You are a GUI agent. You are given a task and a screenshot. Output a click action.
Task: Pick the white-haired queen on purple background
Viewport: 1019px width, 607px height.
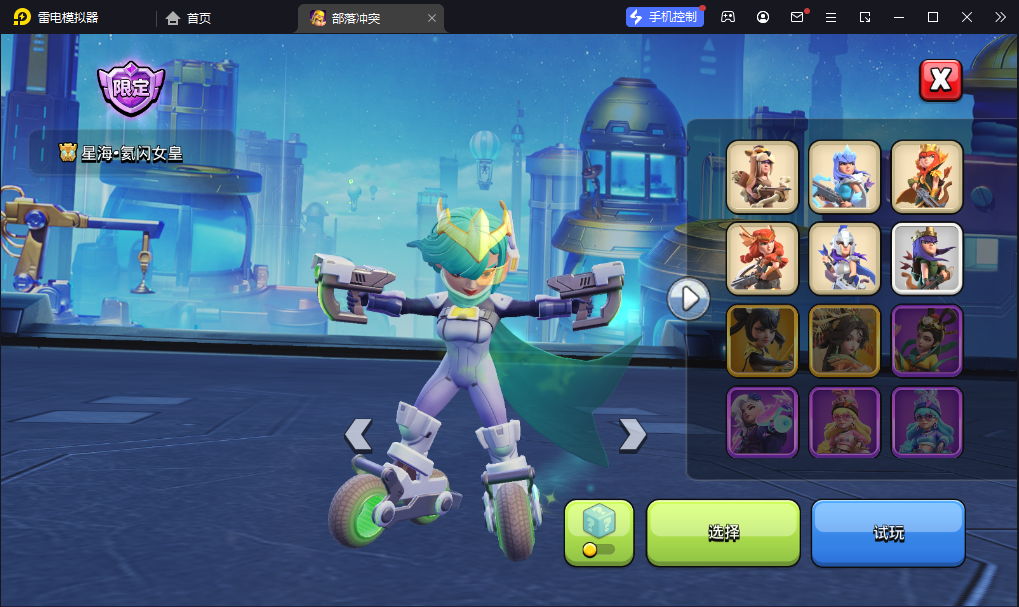[x=762, y=422]
